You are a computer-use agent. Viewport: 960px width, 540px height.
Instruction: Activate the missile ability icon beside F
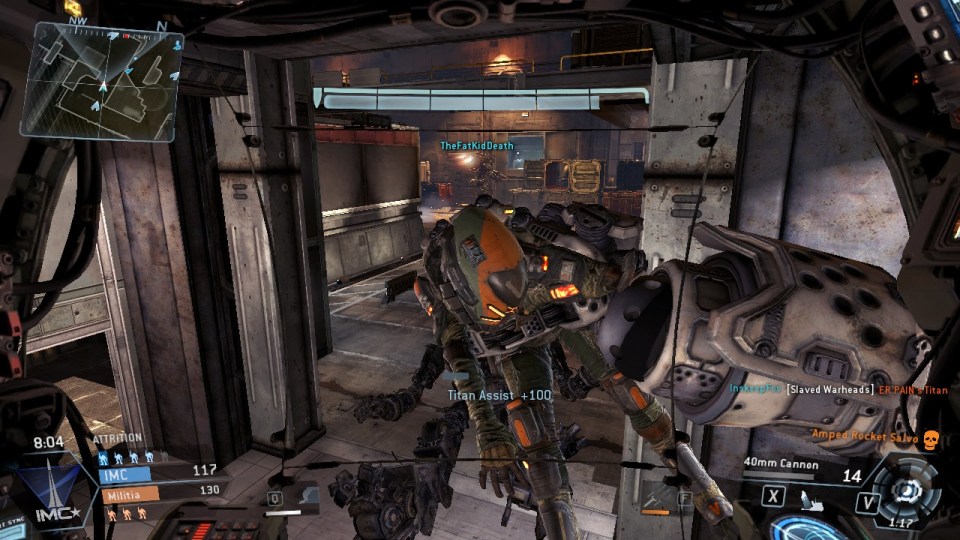pos(658,496)
